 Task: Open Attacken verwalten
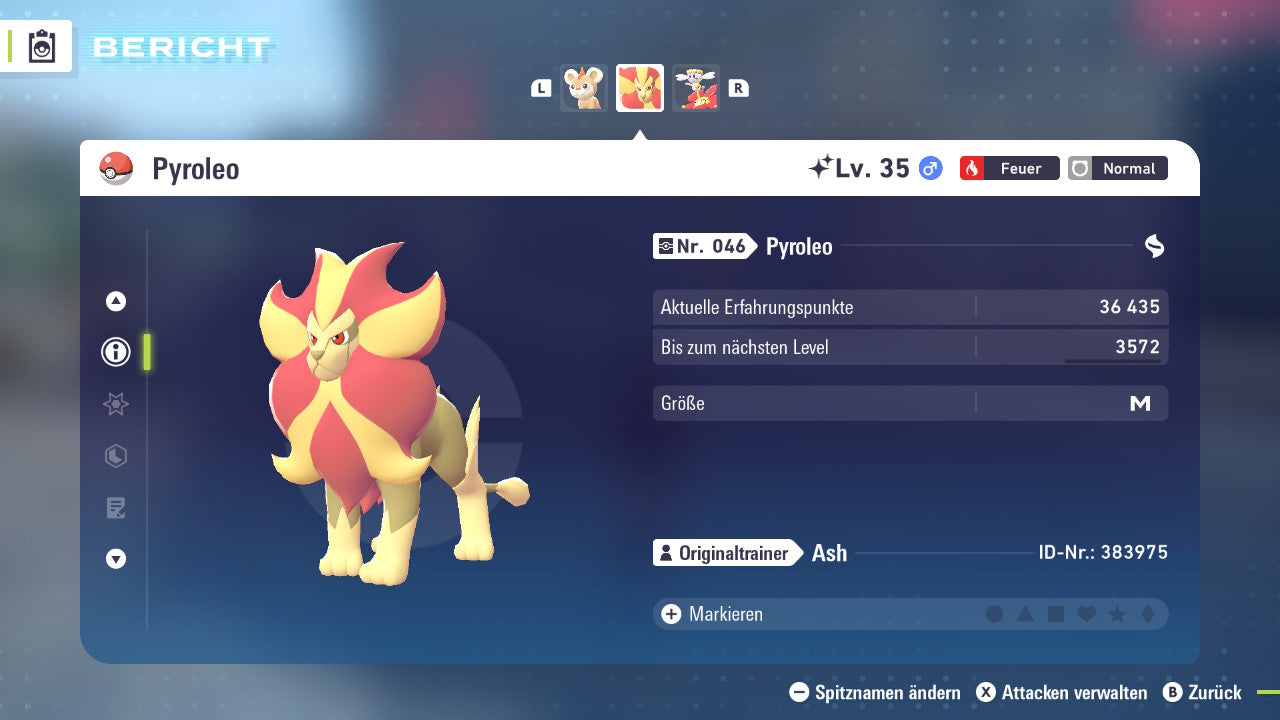(x=1060, y=692)
